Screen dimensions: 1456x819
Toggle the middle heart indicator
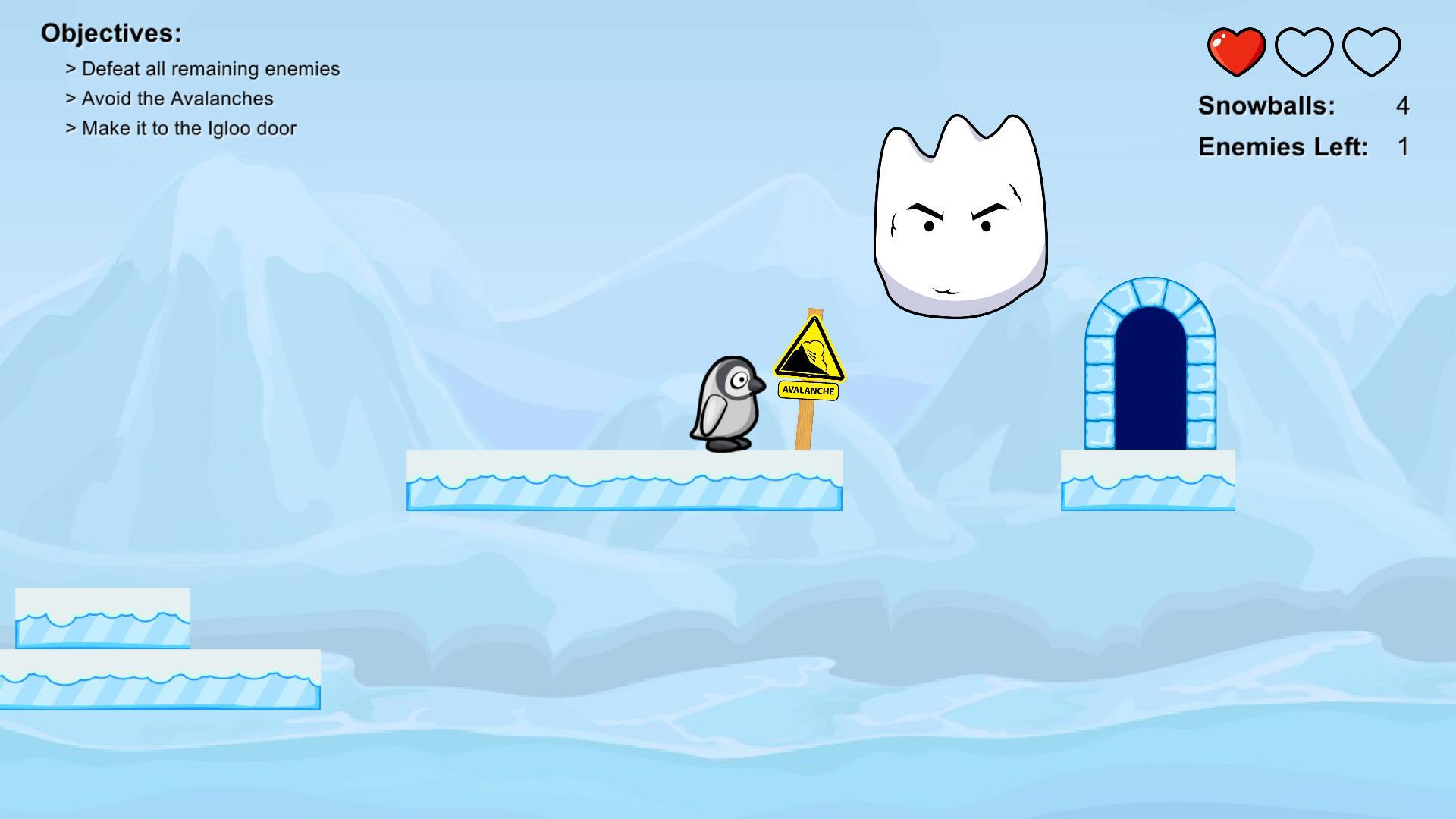(1304, 49)
